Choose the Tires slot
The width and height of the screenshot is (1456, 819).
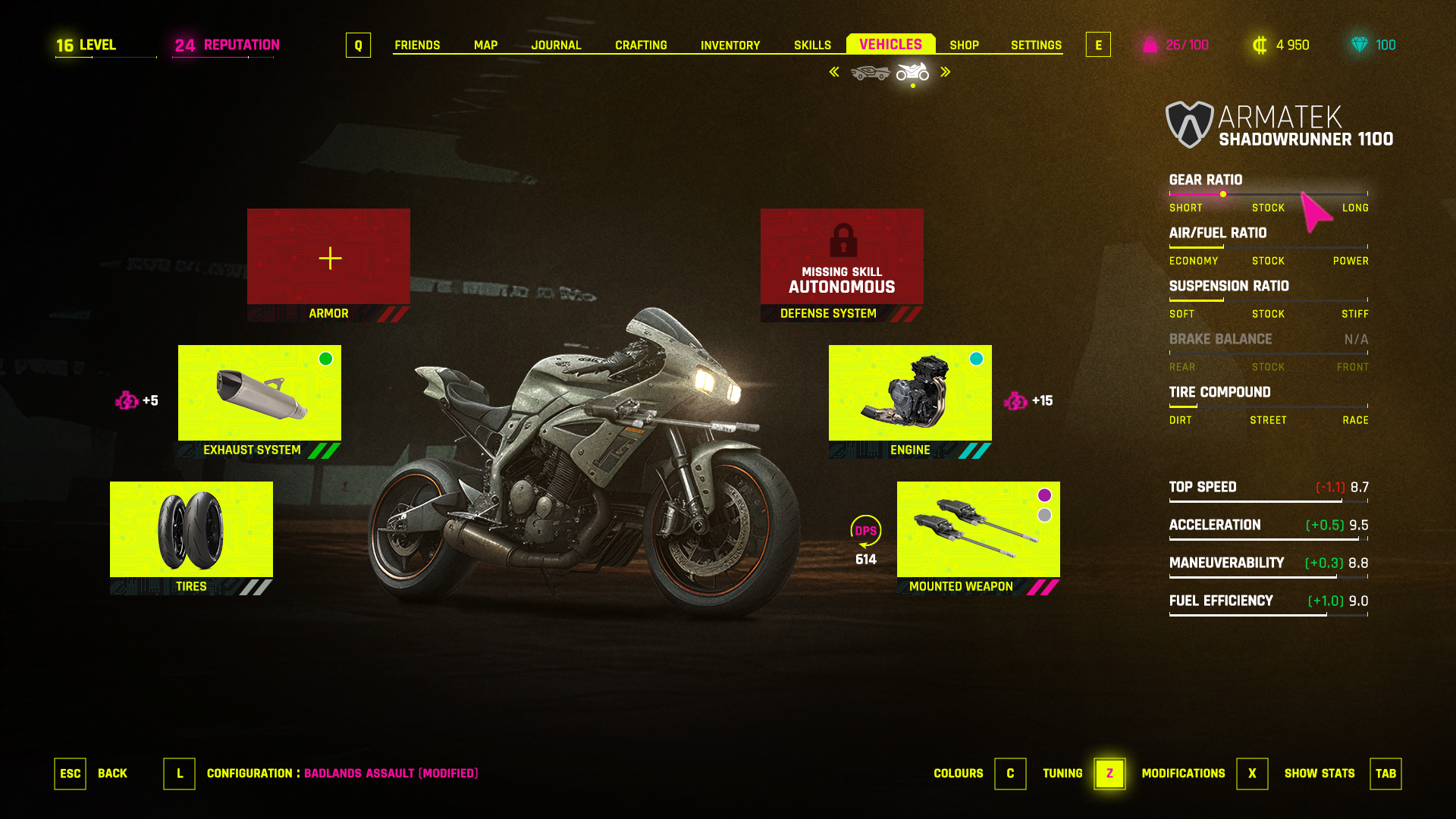coord(191,531)
